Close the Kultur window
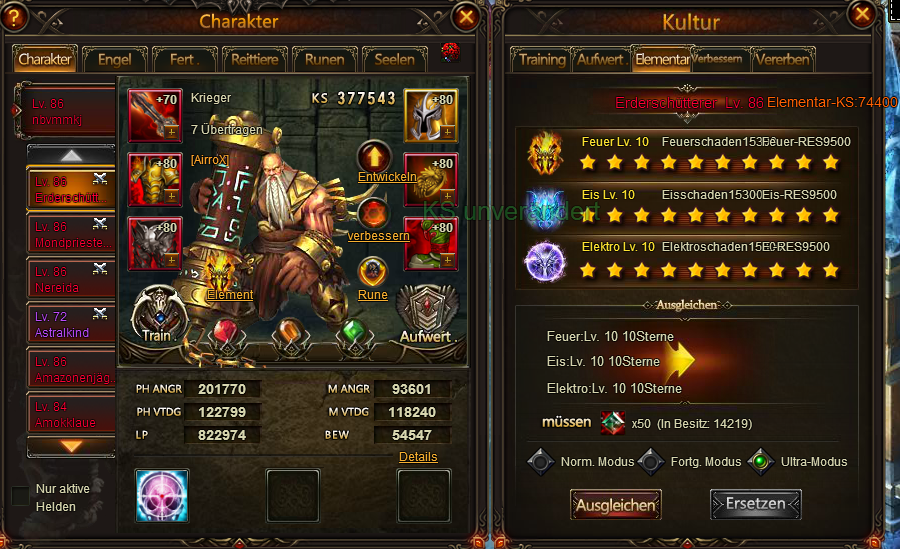The height and width of the screenshot is (549, 900). (x=859, y=15)
